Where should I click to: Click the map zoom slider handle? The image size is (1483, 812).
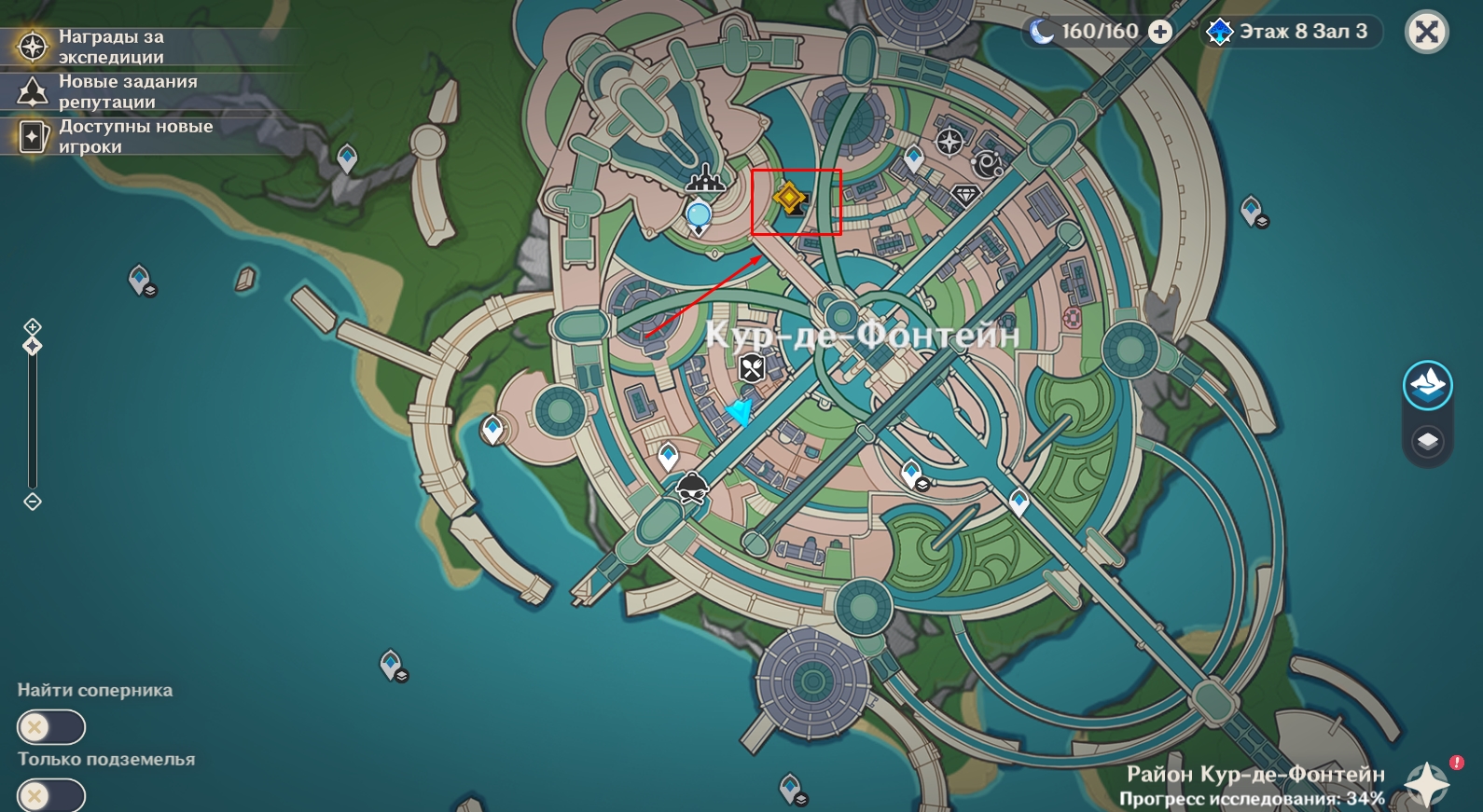pyautogui.click(x=33, y=347)
